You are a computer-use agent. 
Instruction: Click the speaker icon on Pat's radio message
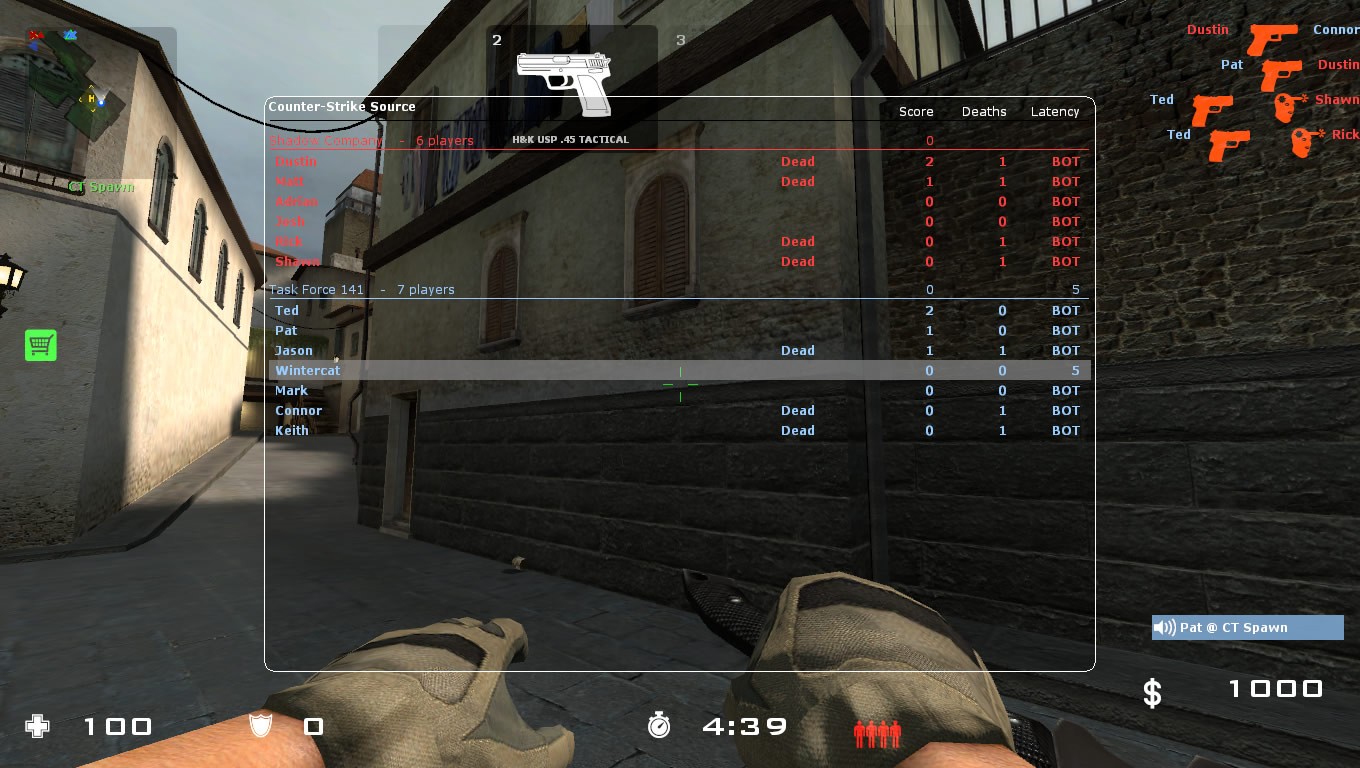pos(1164,627)
